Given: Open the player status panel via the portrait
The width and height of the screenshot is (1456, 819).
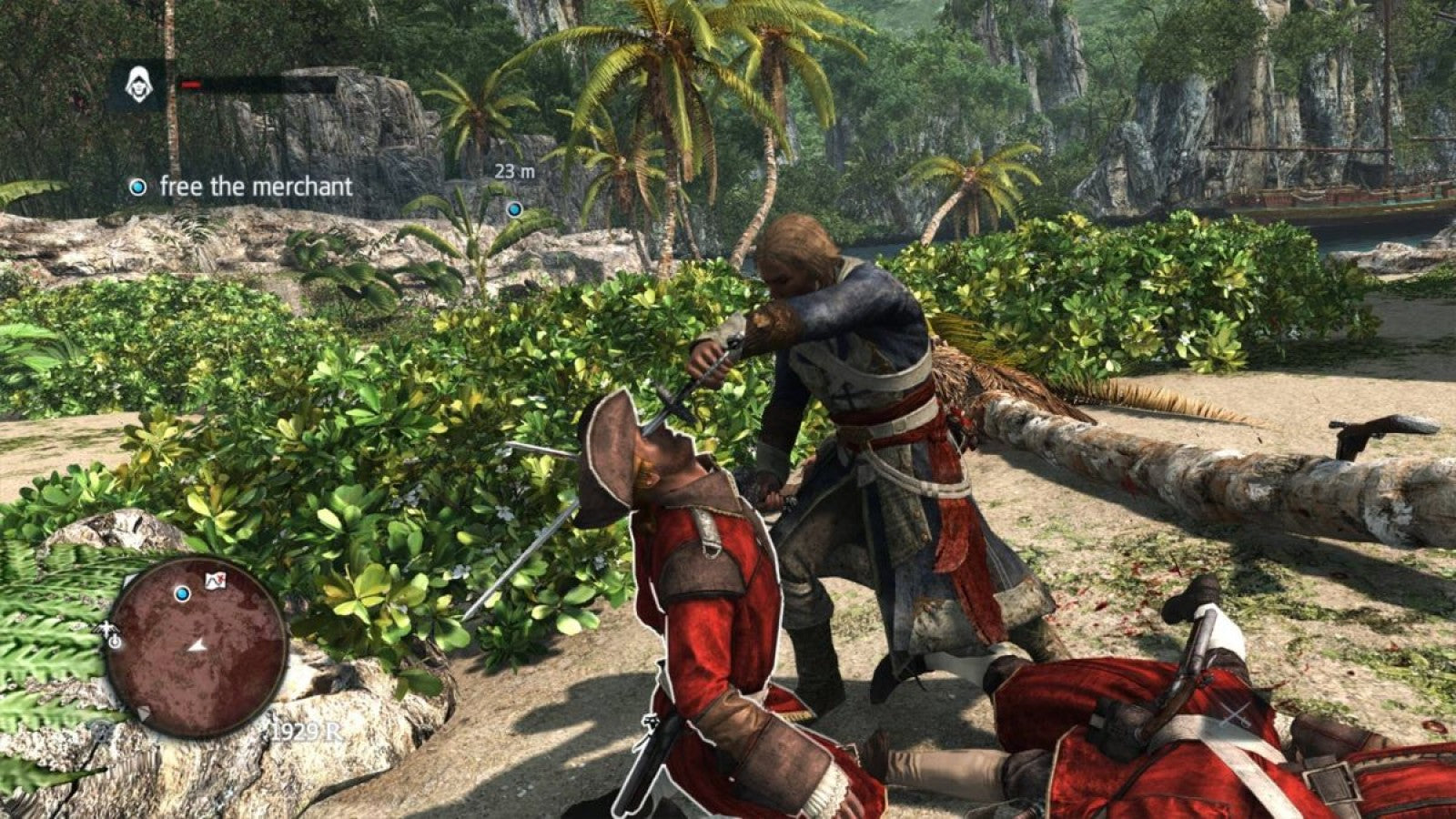Looking at the screenshot, I should 137,84.
